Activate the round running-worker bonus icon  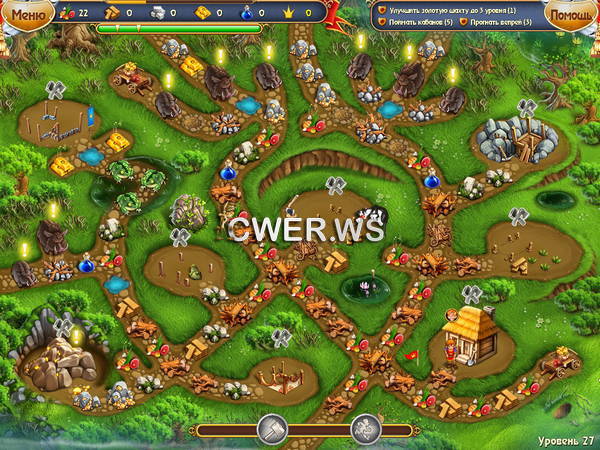(366, 429)
